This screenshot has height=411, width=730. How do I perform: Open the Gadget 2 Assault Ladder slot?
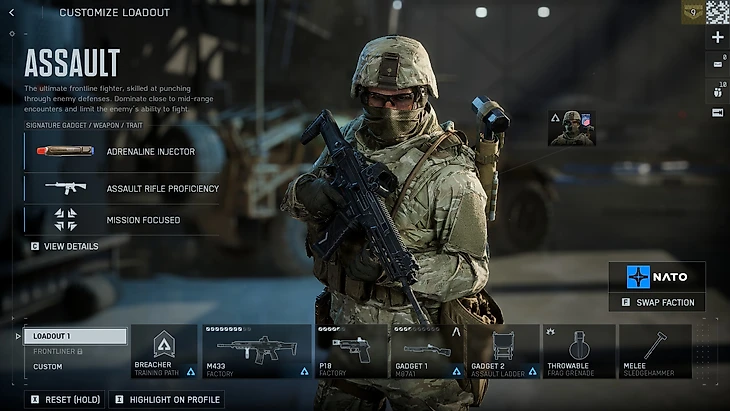click(x=503, y=351)
